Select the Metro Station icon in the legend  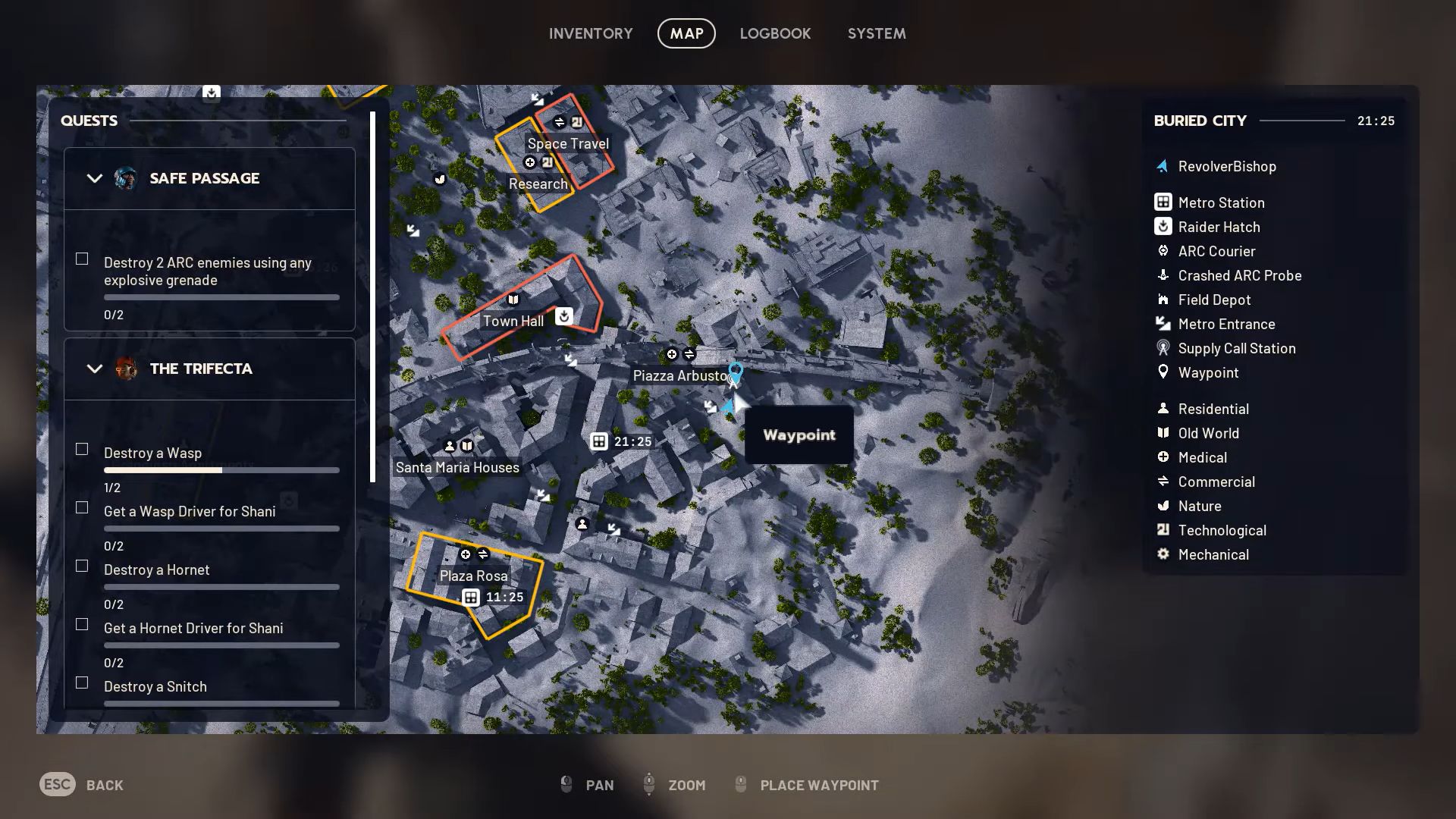point(1163,202)
